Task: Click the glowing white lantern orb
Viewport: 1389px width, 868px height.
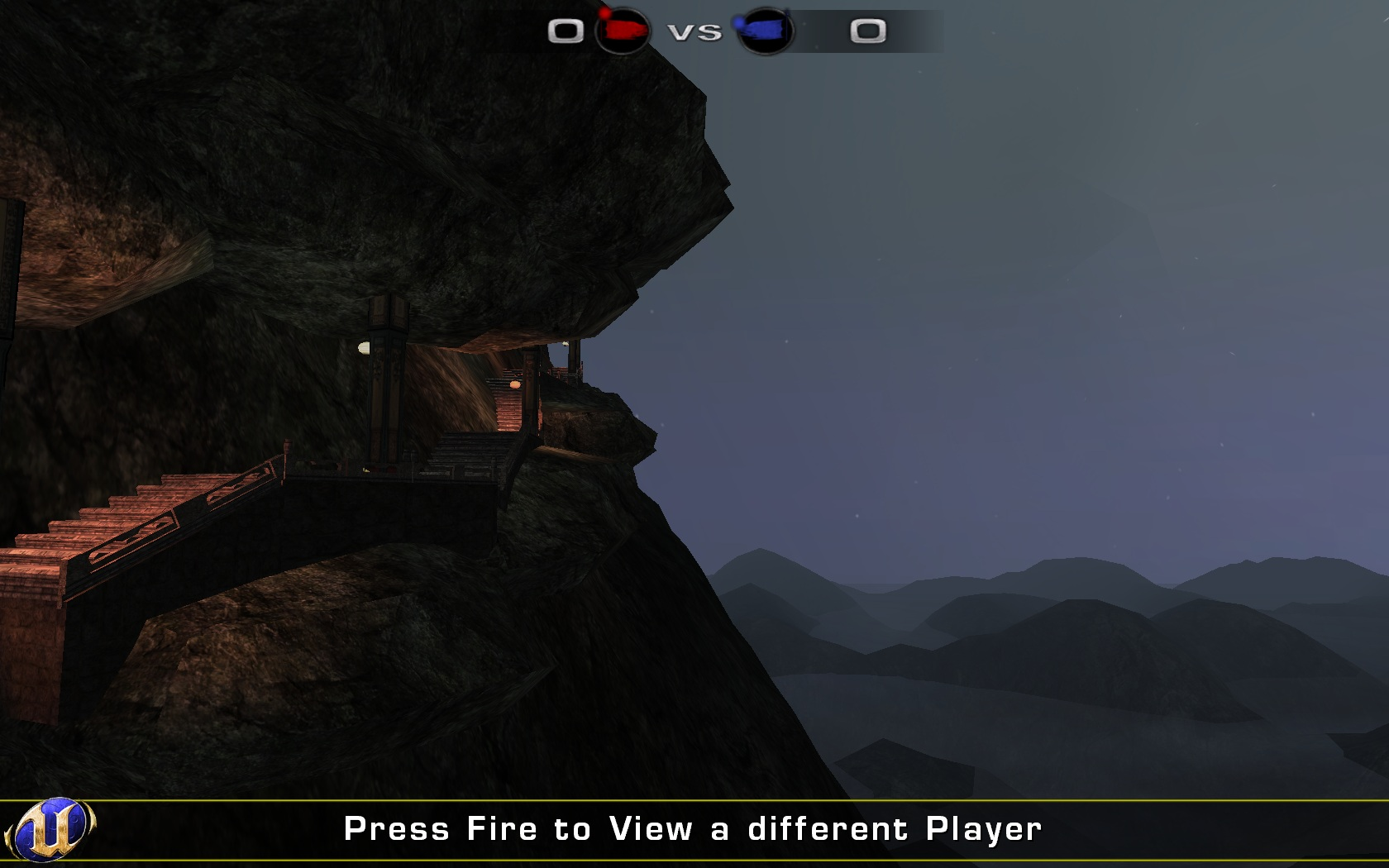Action: [x=364, y=348]
